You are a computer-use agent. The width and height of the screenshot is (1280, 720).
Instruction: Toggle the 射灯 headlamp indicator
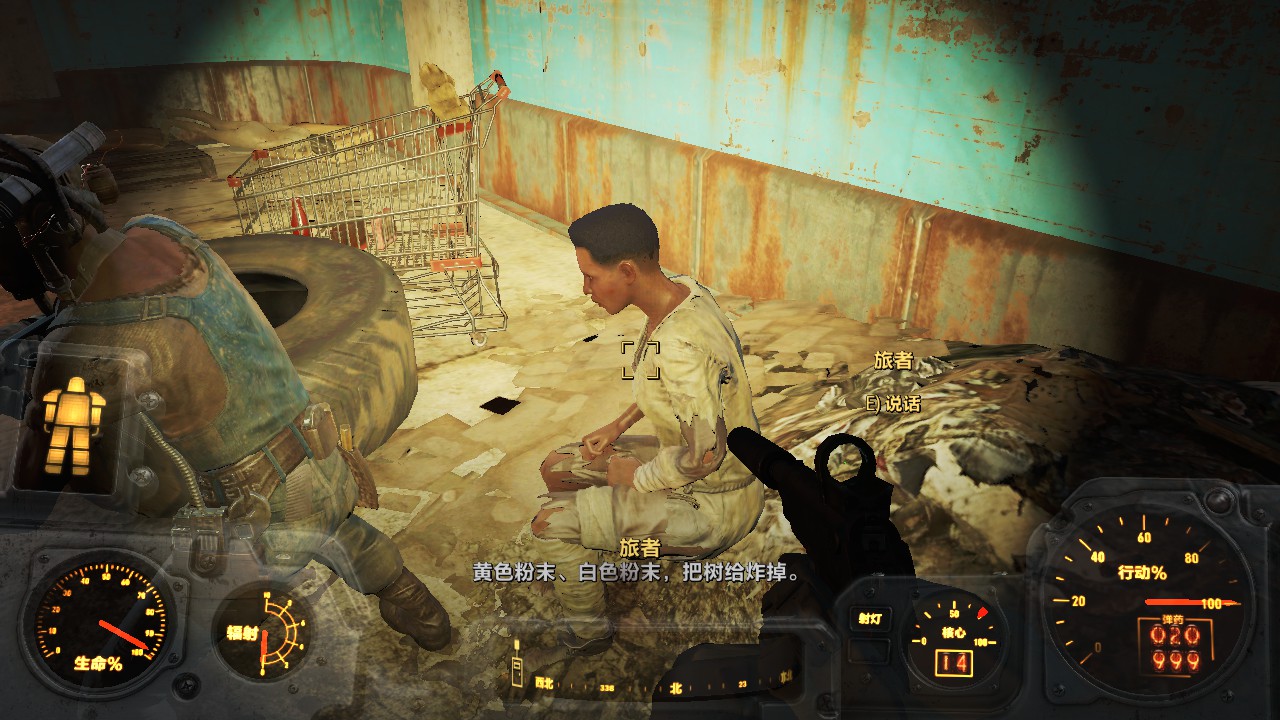(868, 619)
